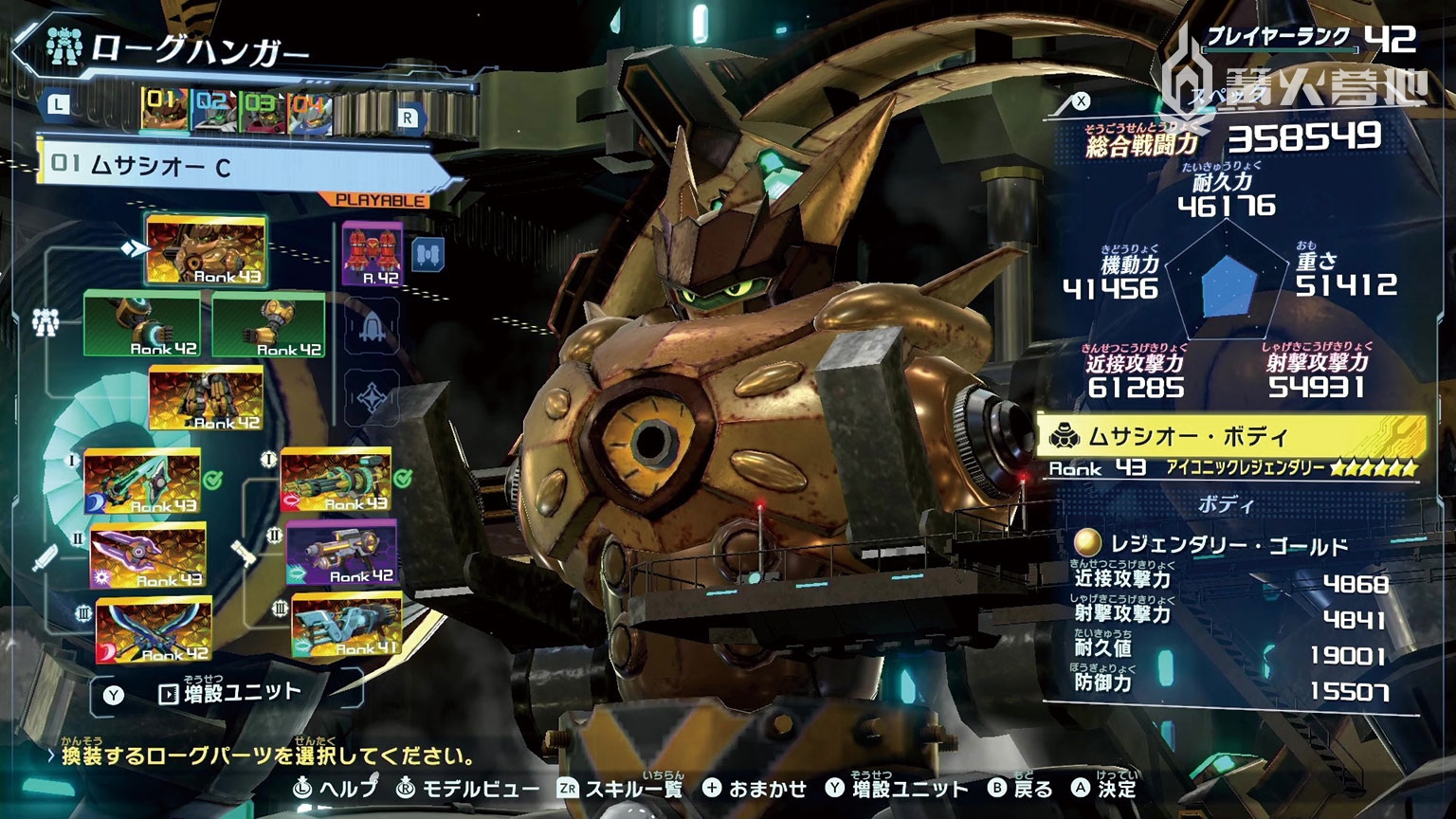The image size is (1456, 819).
Task: Switch to rogue loadout tab 03
Action: tap(262, 108)
